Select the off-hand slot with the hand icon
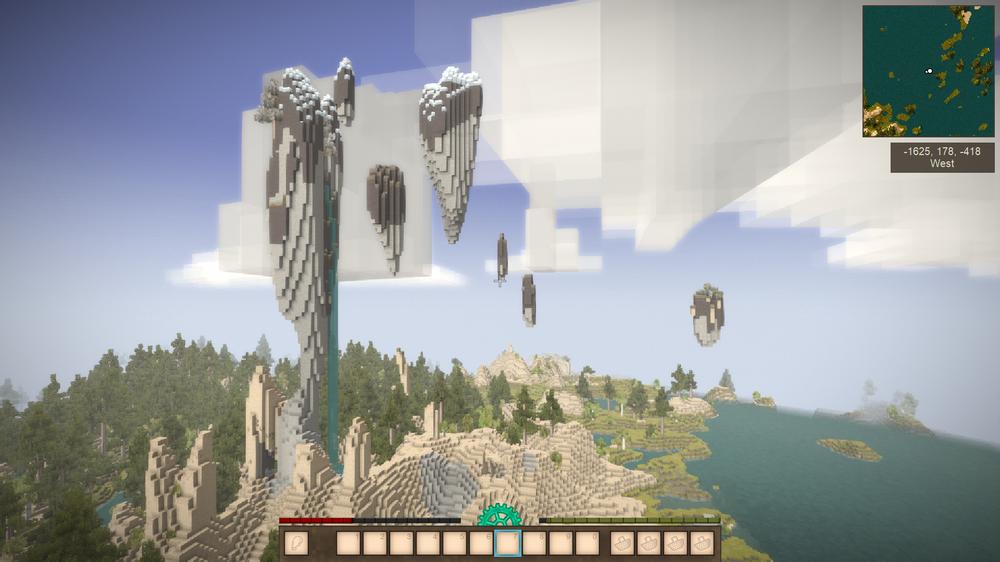Image resolution: width=1000 pixels, height=562 pixels. pyautogui.click(x=296, y=543)
